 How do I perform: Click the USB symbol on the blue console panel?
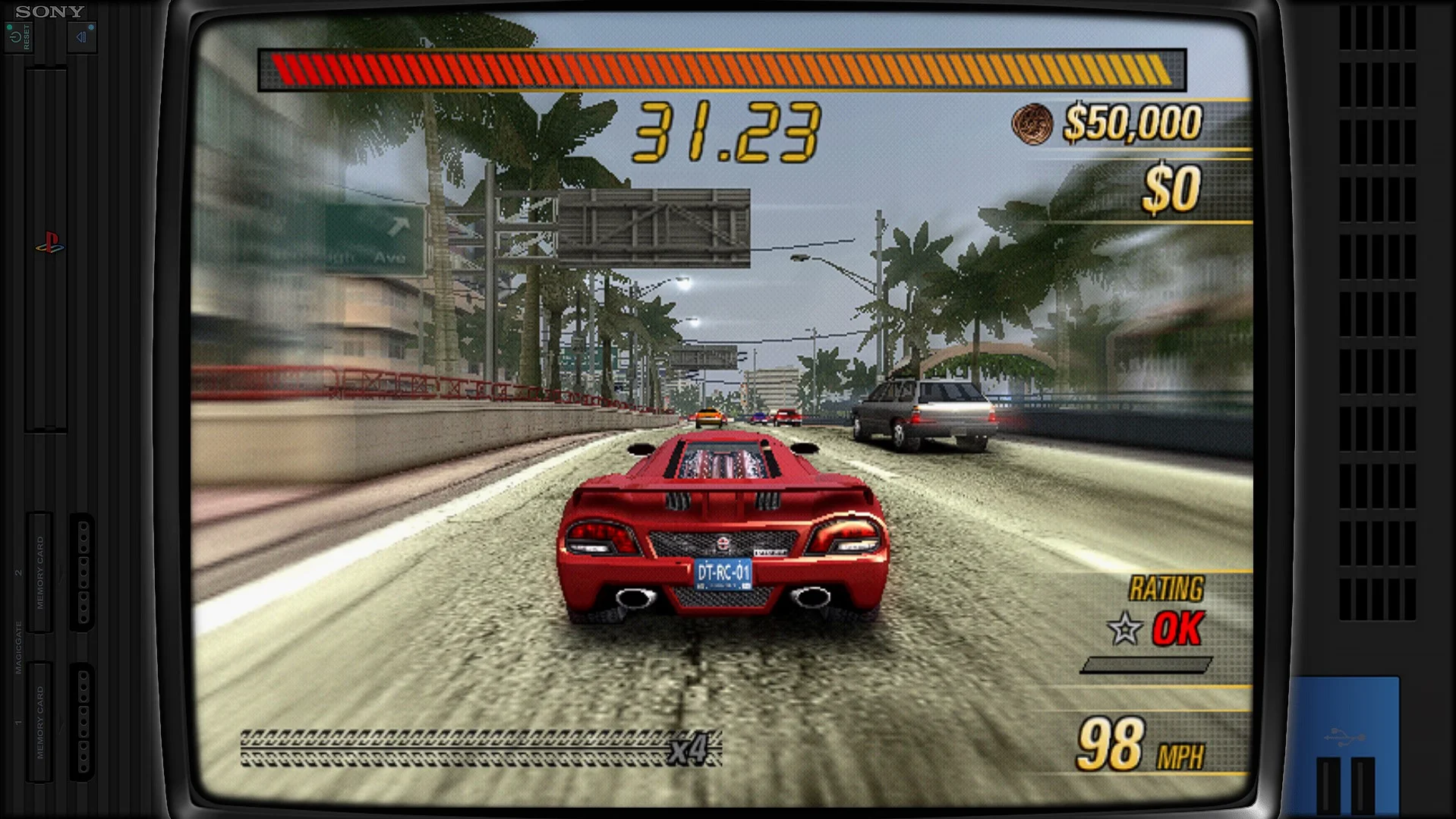click(1345, 736)
